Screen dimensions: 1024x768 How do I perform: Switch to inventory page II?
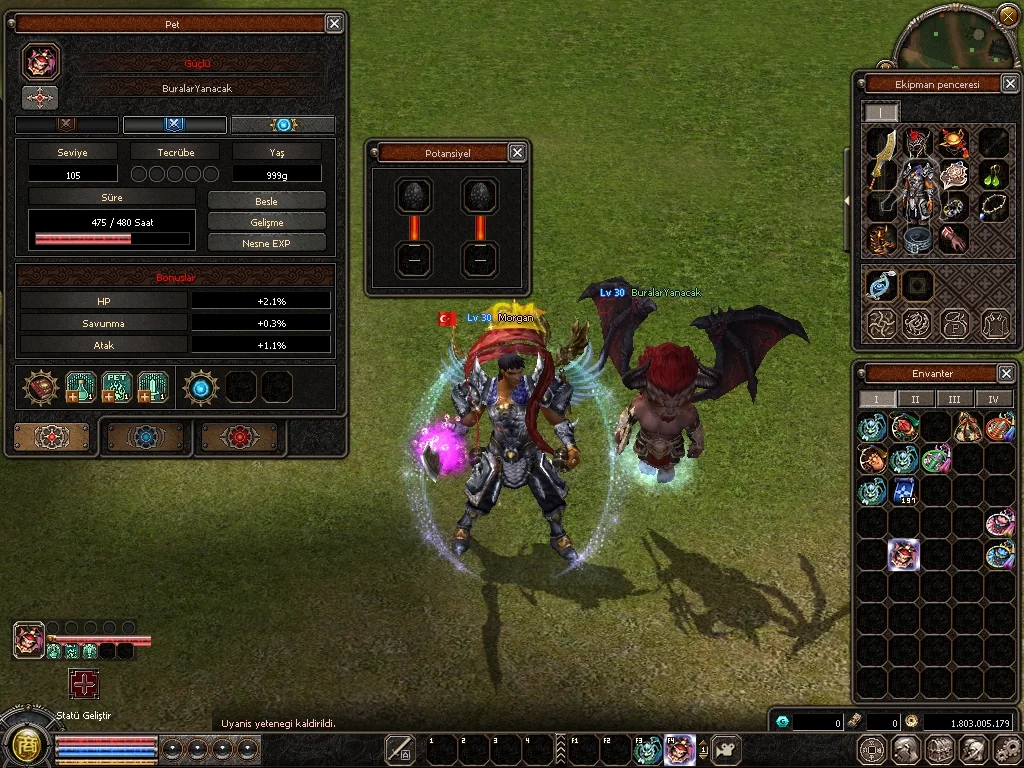point(914,399)
